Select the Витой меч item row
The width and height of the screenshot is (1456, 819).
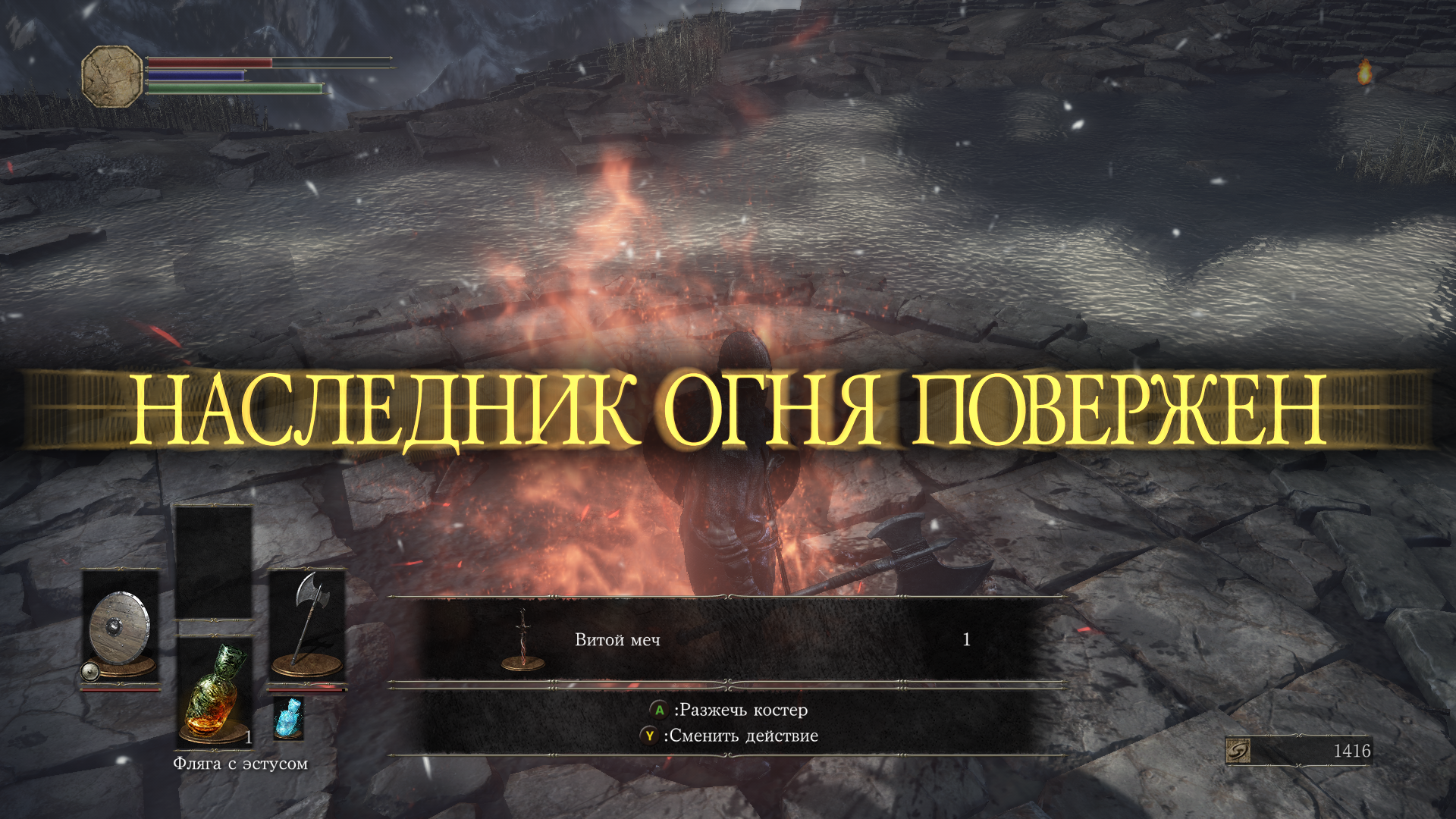tap(726, 640)
